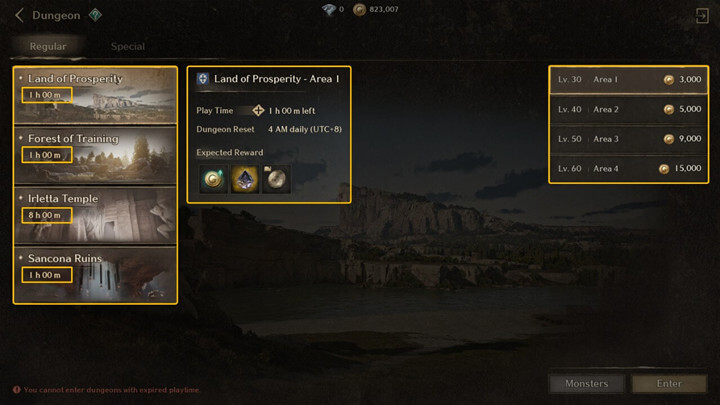Choose Lv. 60 Area 4 row
This screenshot has height=405, width=720.
pyautogui.click(x=629, y=169)
